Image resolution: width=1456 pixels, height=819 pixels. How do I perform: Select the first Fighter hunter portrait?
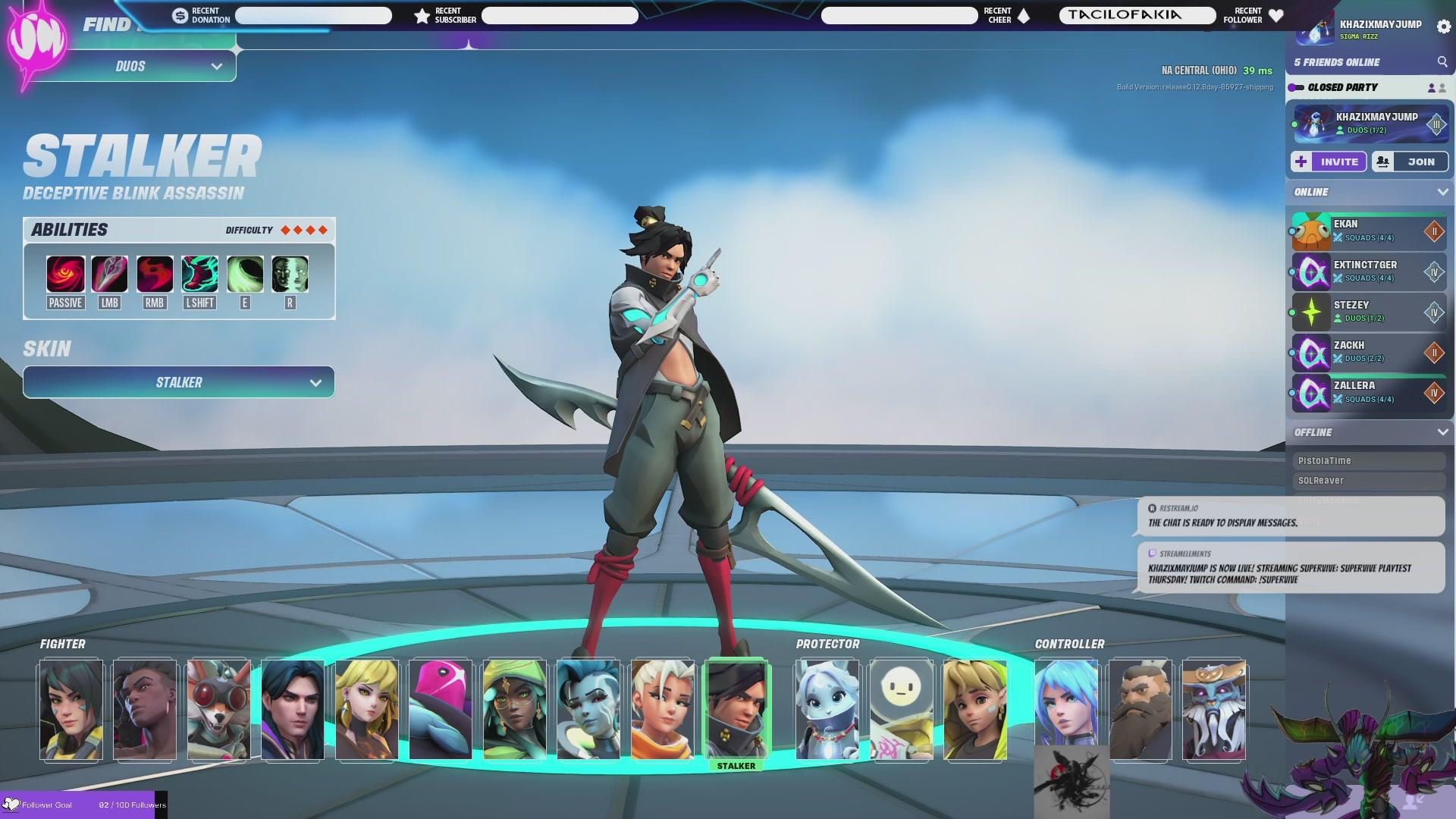(71, 709)
